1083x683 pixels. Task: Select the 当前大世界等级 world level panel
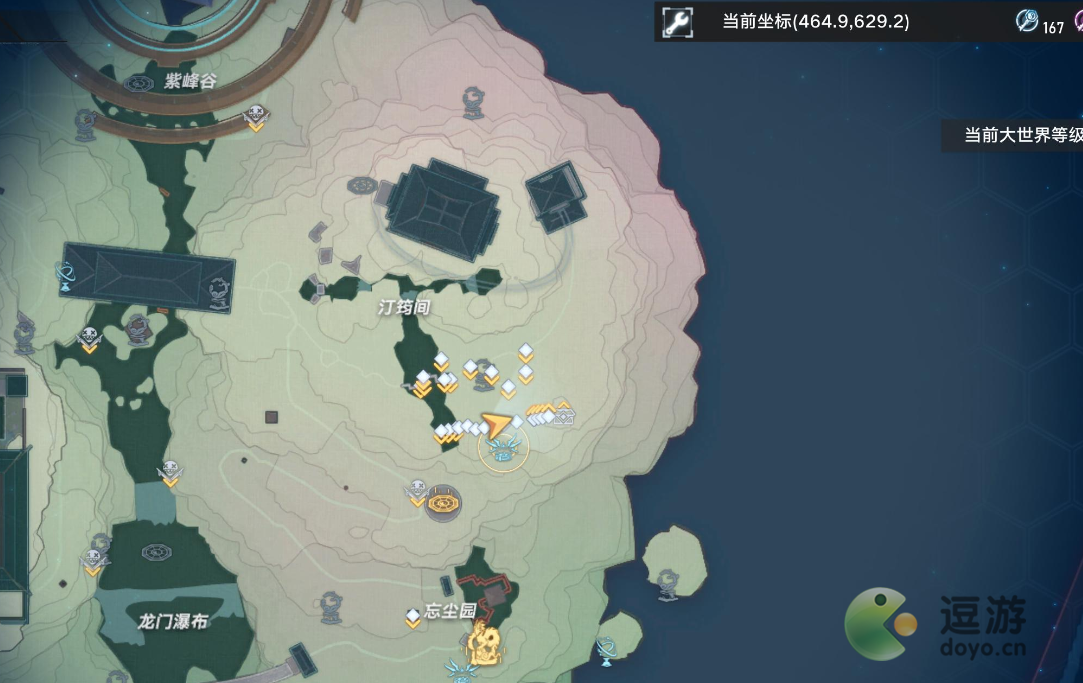coord(1015,135)
